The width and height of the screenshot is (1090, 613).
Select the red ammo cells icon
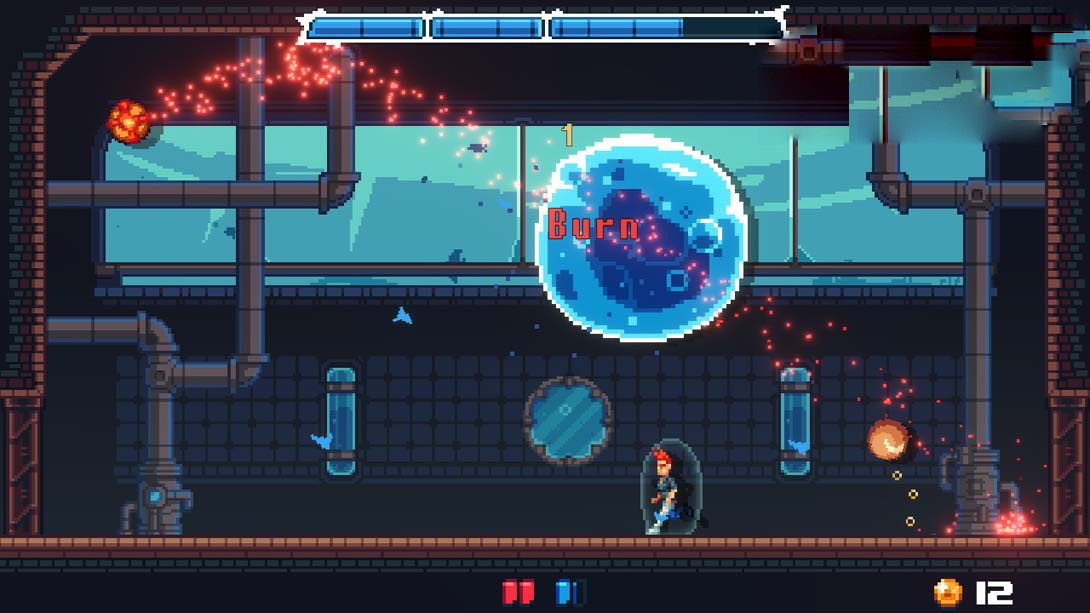[518, 592]
